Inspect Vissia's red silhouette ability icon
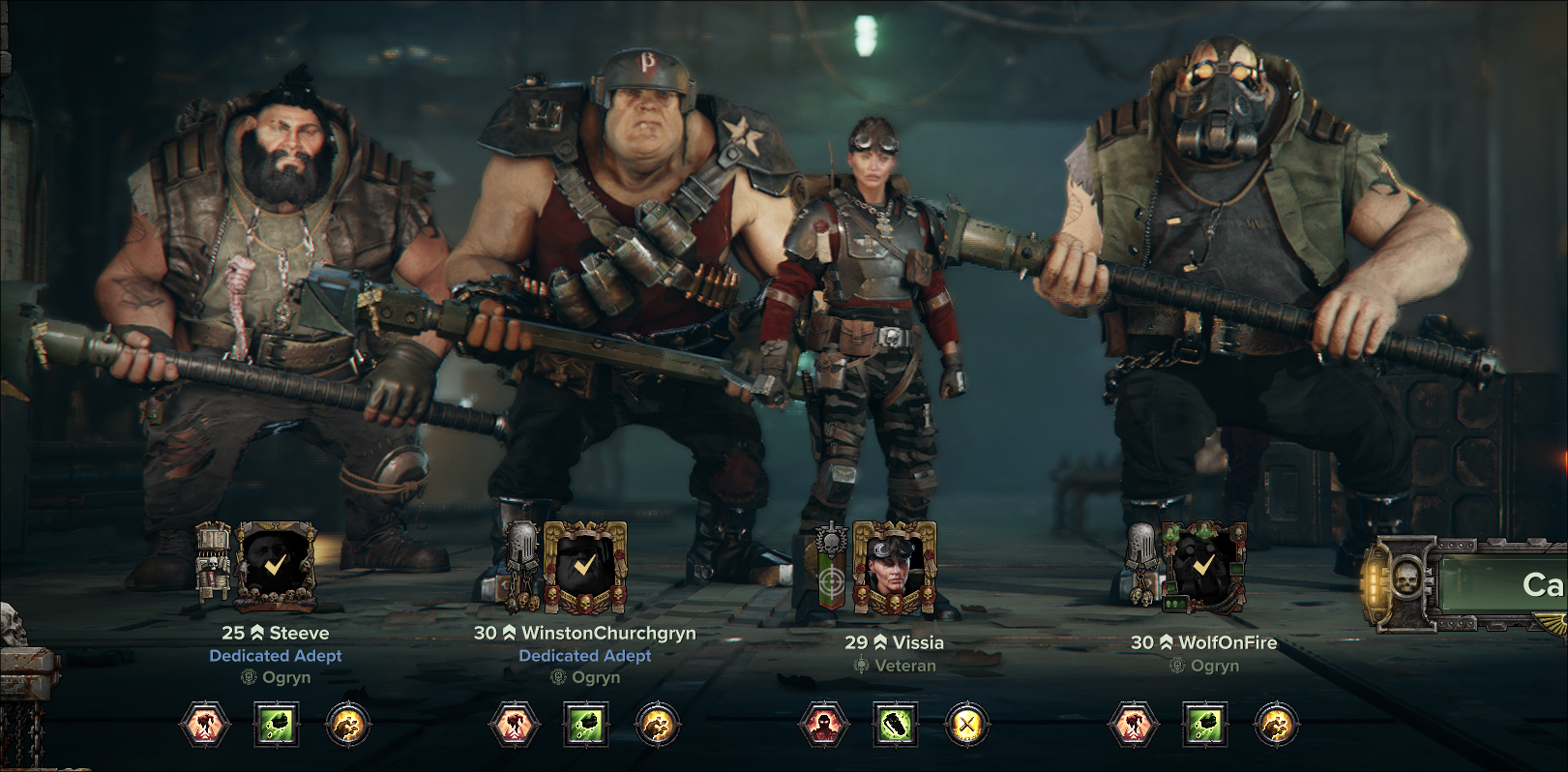The width and height of the screenshot is (1568, 772). click(824, 725)
